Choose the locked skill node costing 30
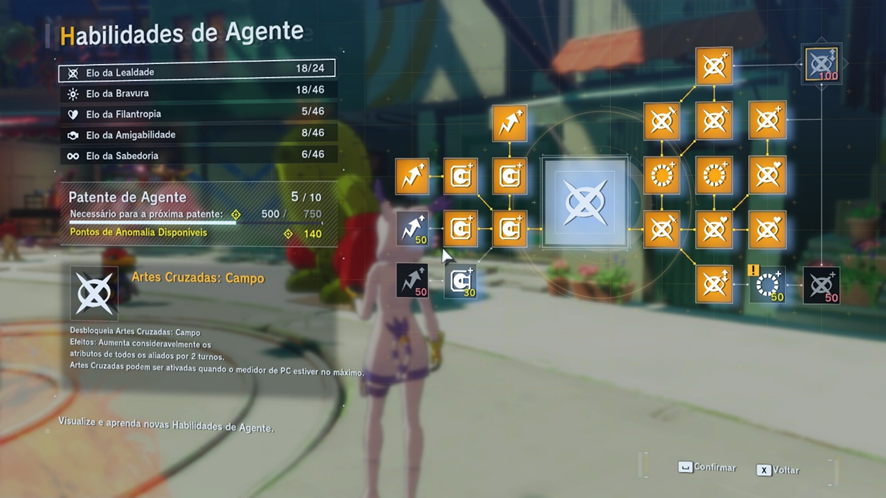This screenshot has height=498, width=886. (460, 282)
